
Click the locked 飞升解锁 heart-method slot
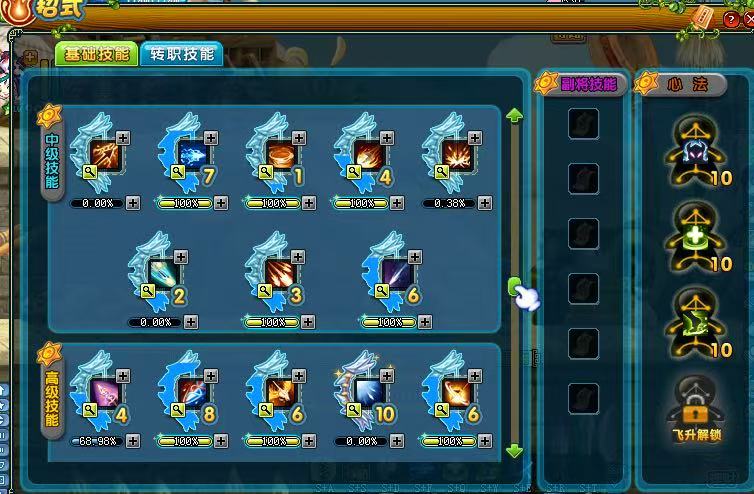pos(696,408)
